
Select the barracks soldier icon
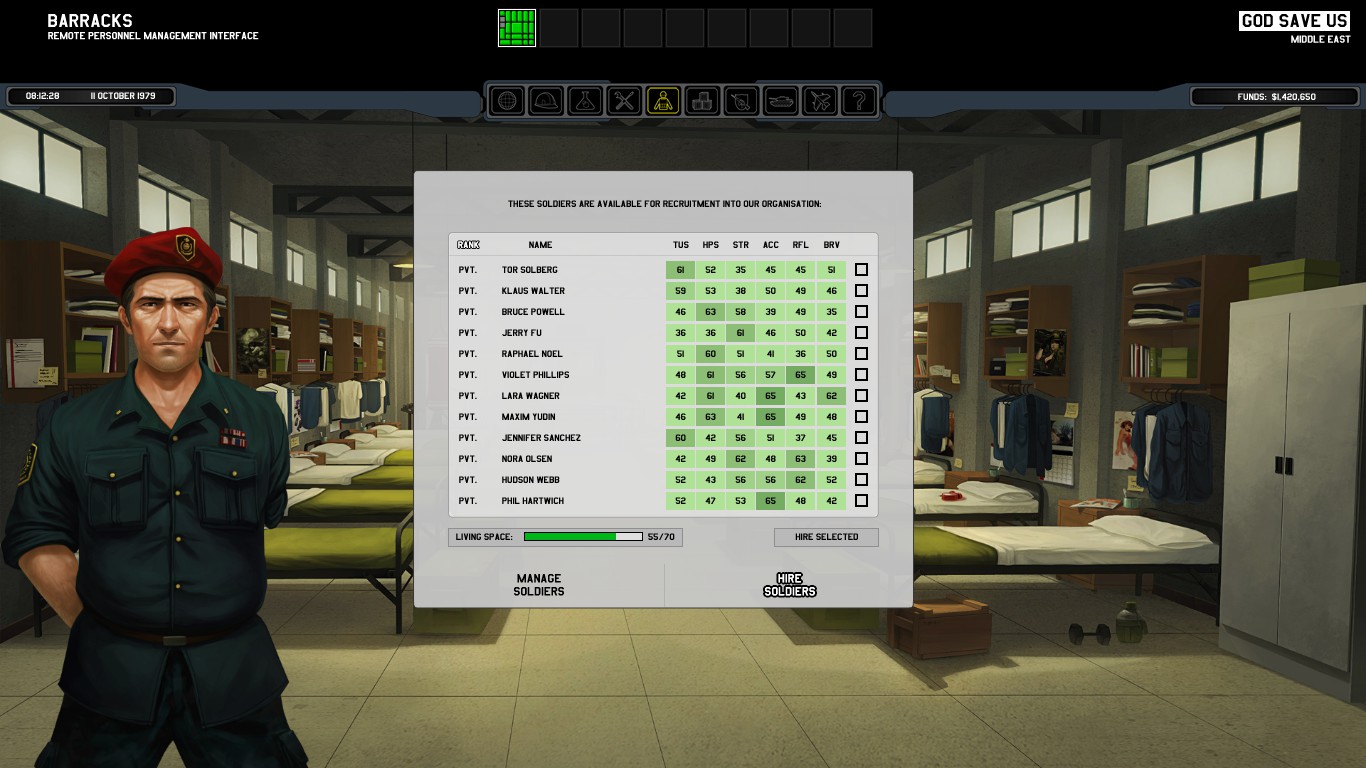(x=663, y=101)
